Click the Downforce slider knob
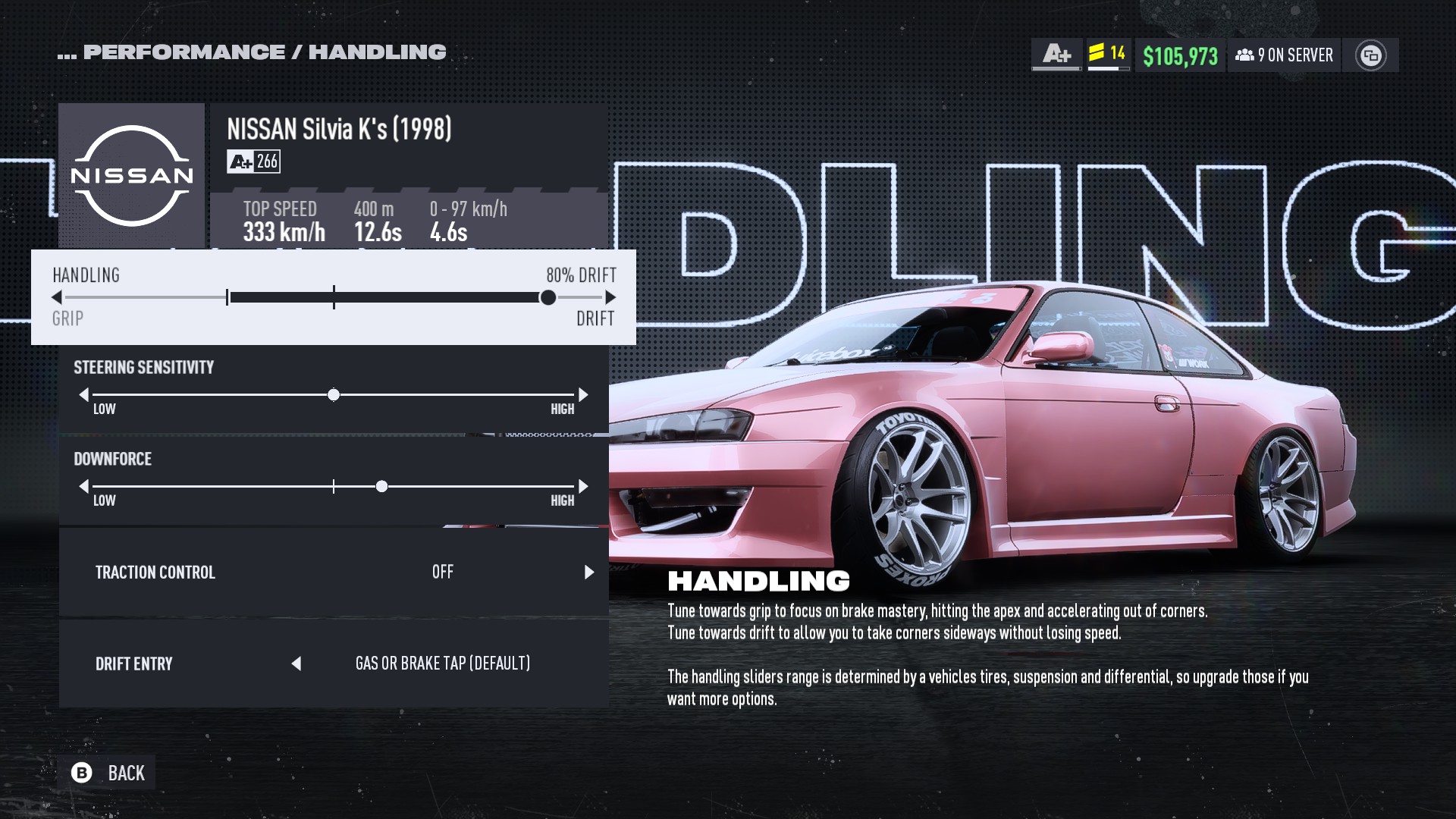The width and height of the screenshot is (1456, 819). (382, 486)
